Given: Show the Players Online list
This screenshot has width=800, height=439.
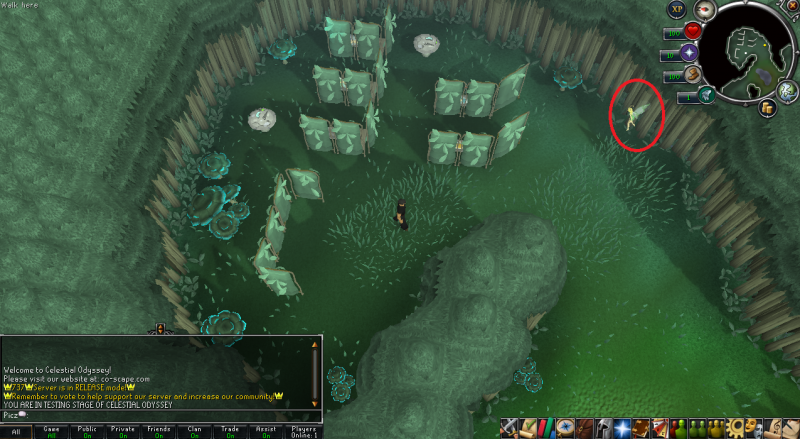Looking at the screenshot, I should coord(302,431).
